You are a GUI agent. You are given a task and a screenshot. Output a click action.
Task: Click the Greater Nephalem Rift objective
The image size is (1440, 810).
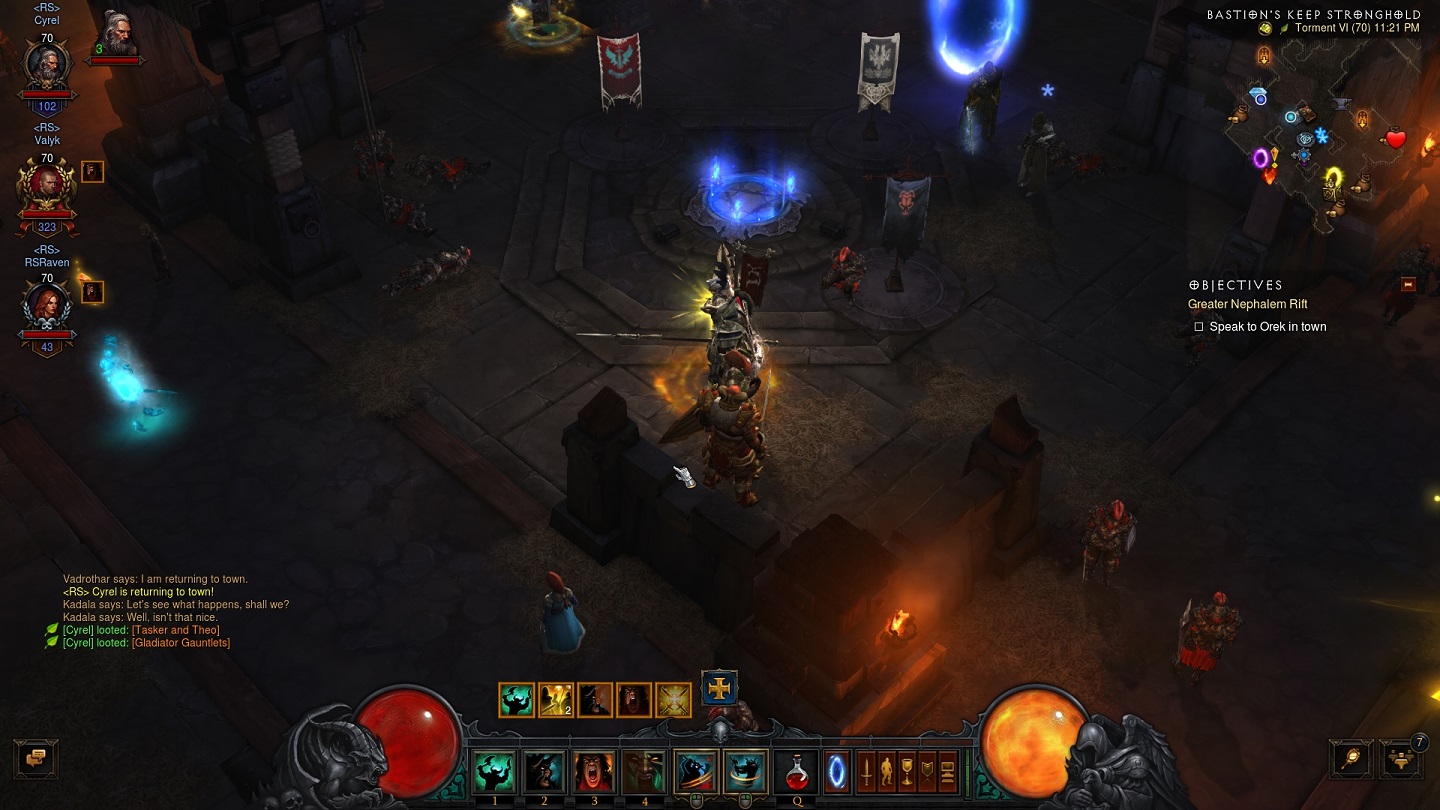pyautogui.click(x=1247, y=304)
